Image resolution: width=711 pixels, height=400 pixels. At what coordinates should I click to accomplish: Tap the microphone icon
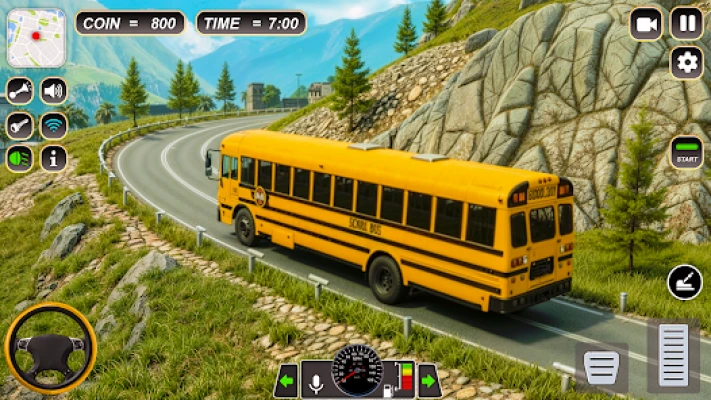coord(316,380)
